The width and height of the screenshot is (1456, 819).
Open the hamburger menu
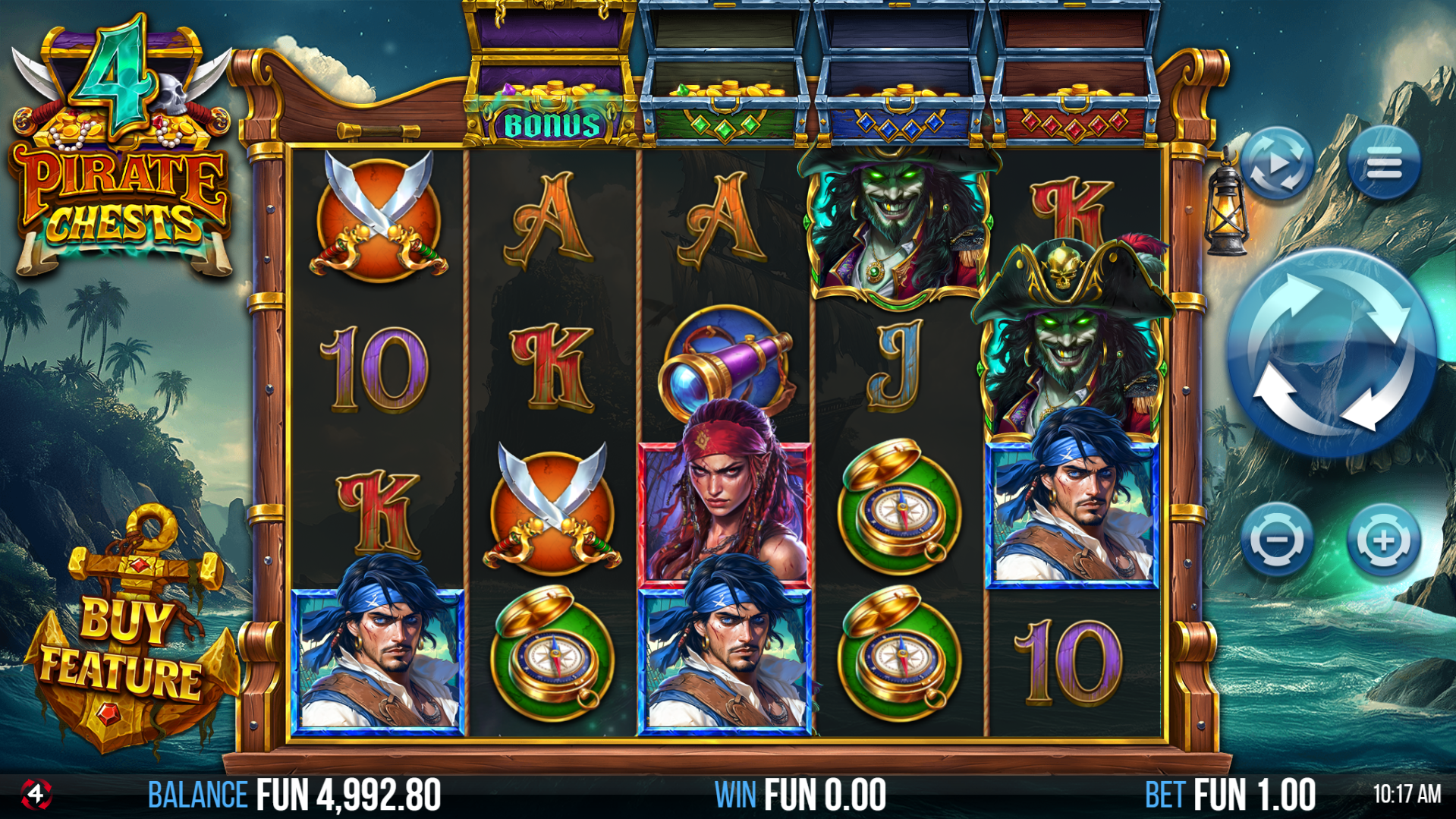1383,164
